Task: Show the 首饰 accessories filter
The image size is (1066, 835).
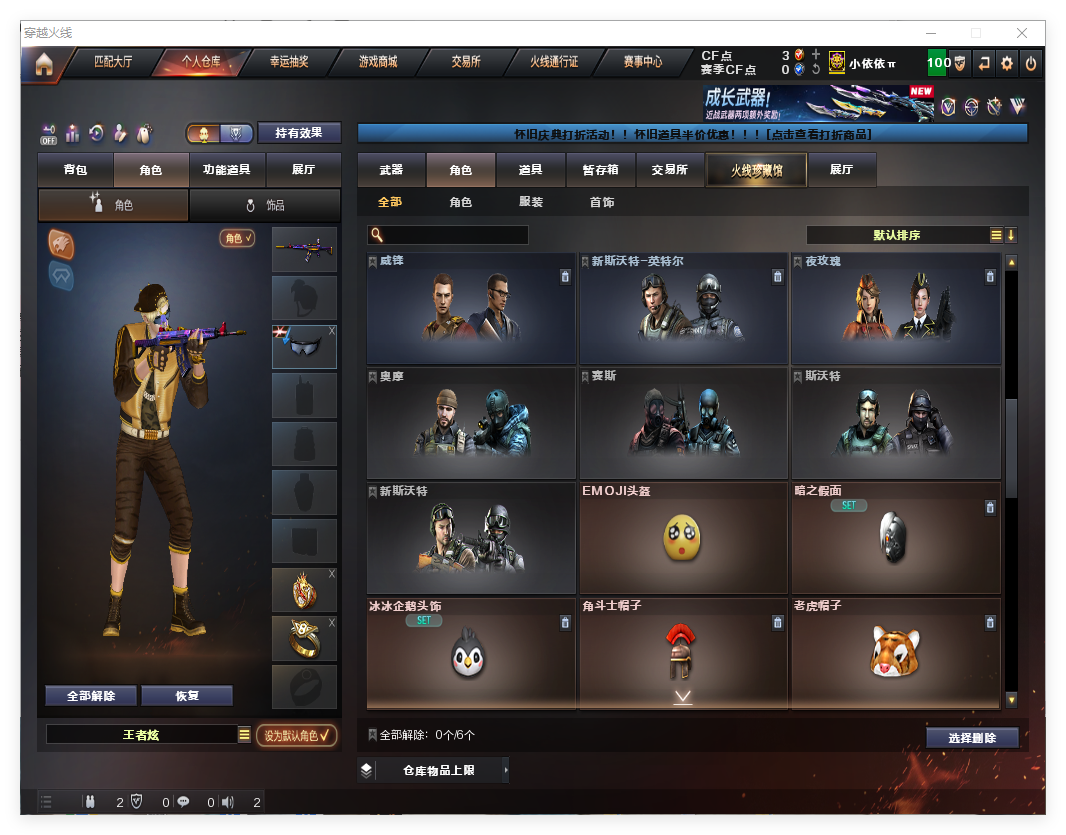Action: [602, 202]
